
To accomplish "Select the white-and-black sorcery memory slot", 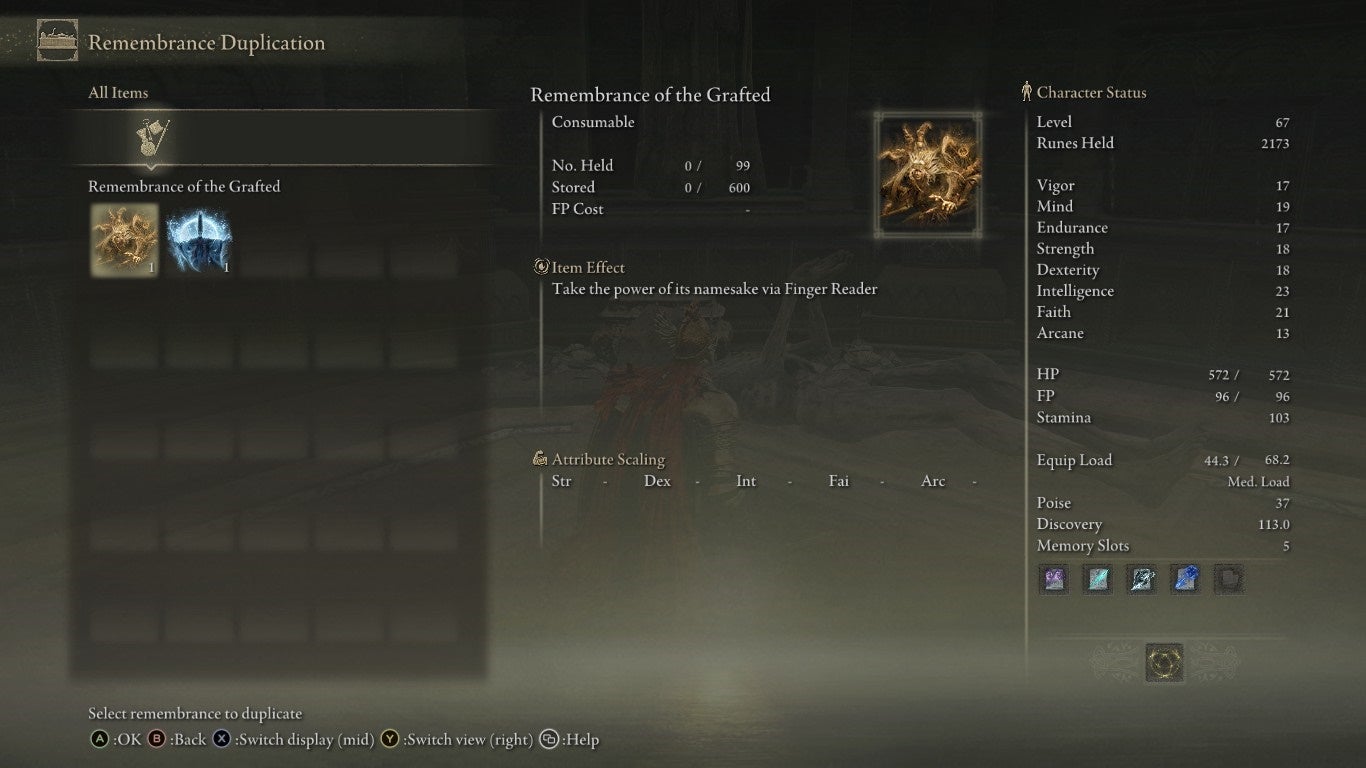I will (1142, 579).
